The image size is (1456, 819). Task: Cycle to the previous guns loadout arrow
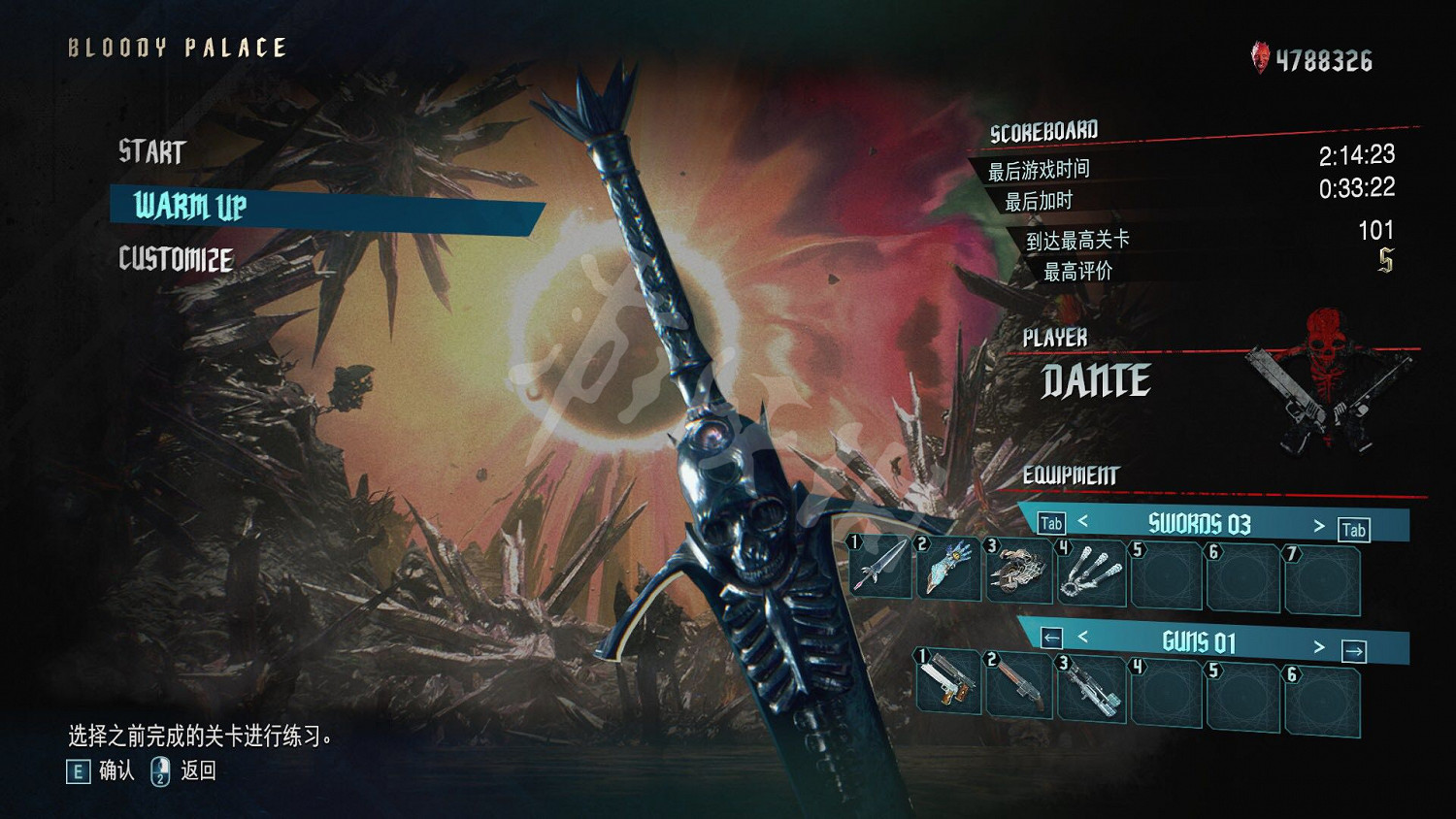(1083, 638)
